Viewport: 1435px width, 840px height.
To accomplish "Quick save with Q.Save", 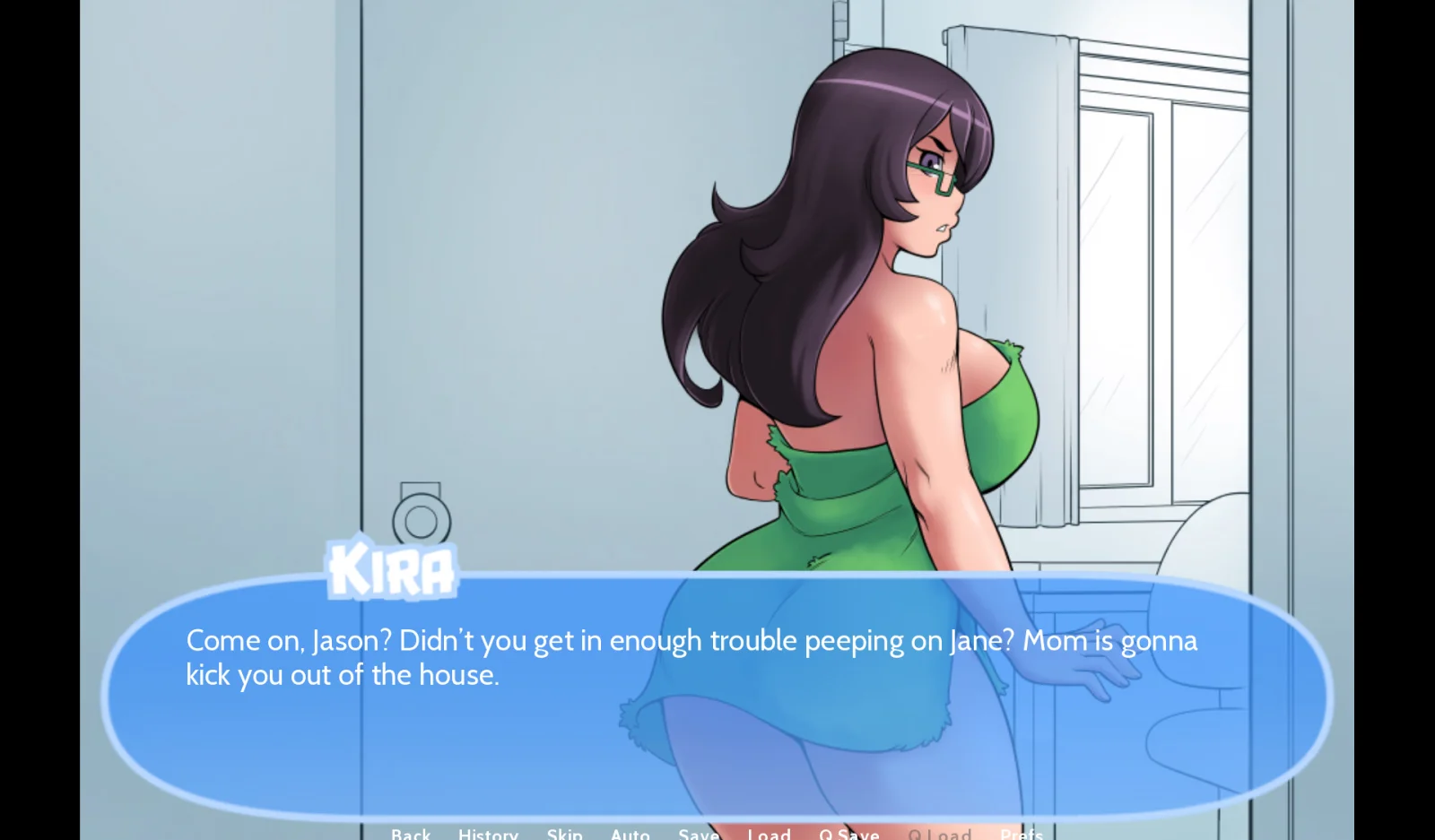I will pyautogui.click(x=848, y=834).
